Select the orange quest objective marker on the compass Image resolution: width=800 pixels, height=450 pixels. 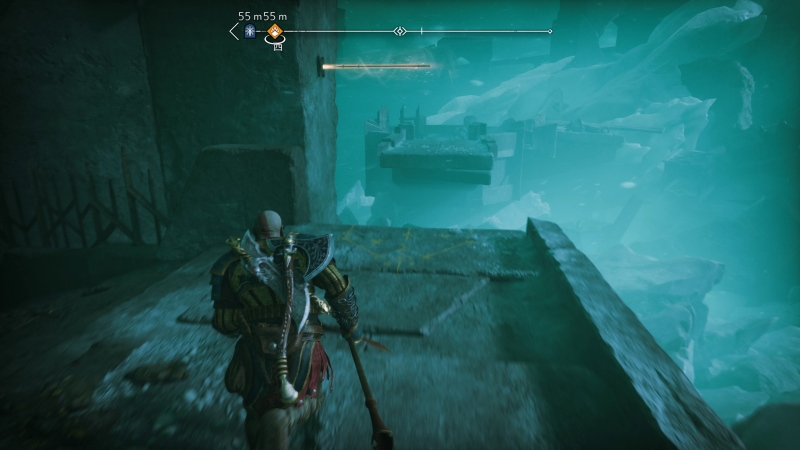coord(273,31)
